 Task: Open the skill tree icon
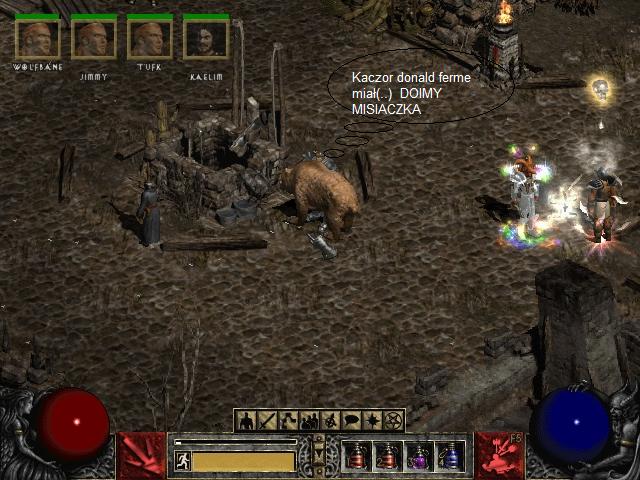(x=288, y=421)
